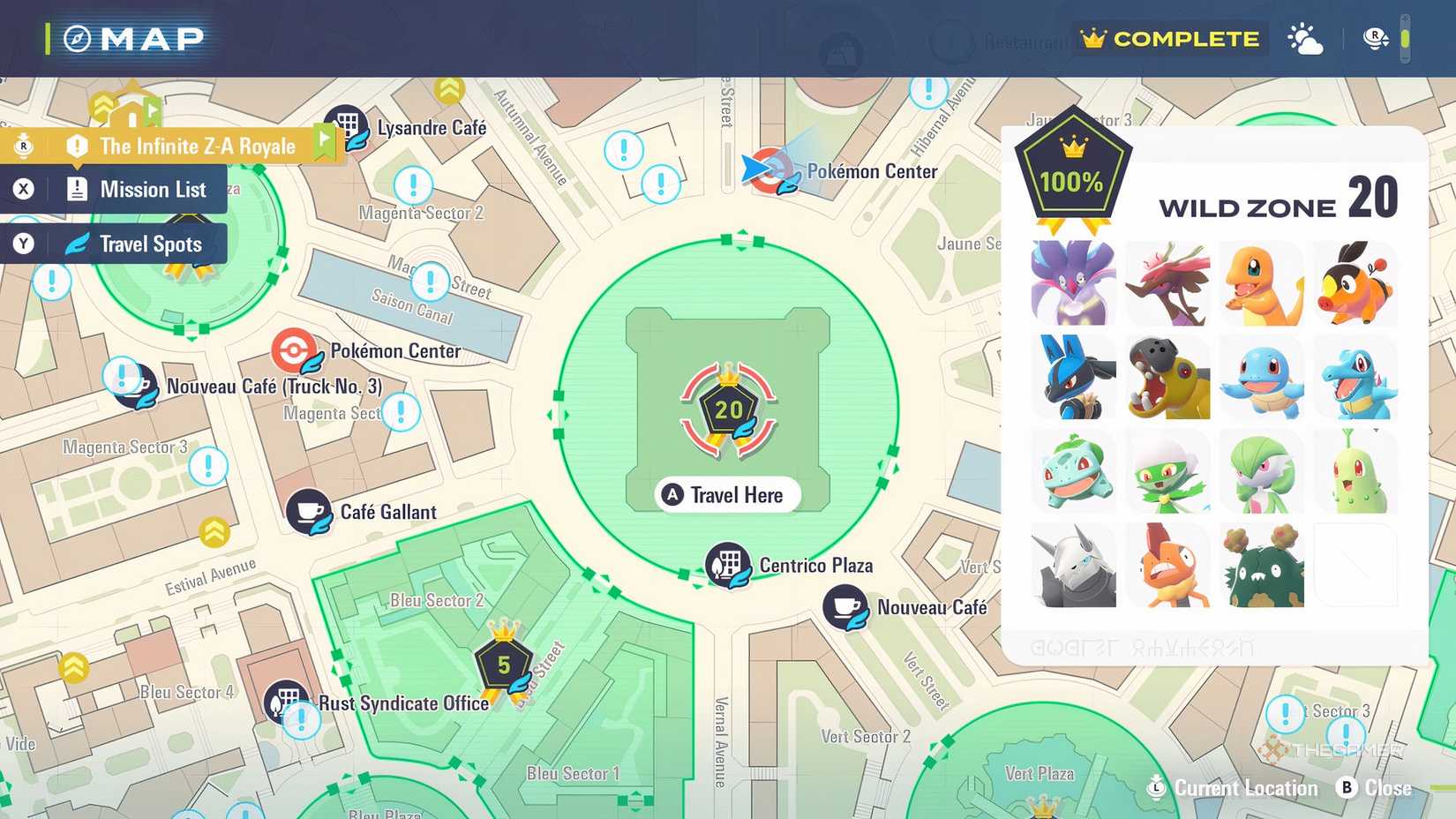The width and height of the screenshot is (1456, 819).
Task: Click the weather forecast icon in the top bar
Action: click(1305, 38)
